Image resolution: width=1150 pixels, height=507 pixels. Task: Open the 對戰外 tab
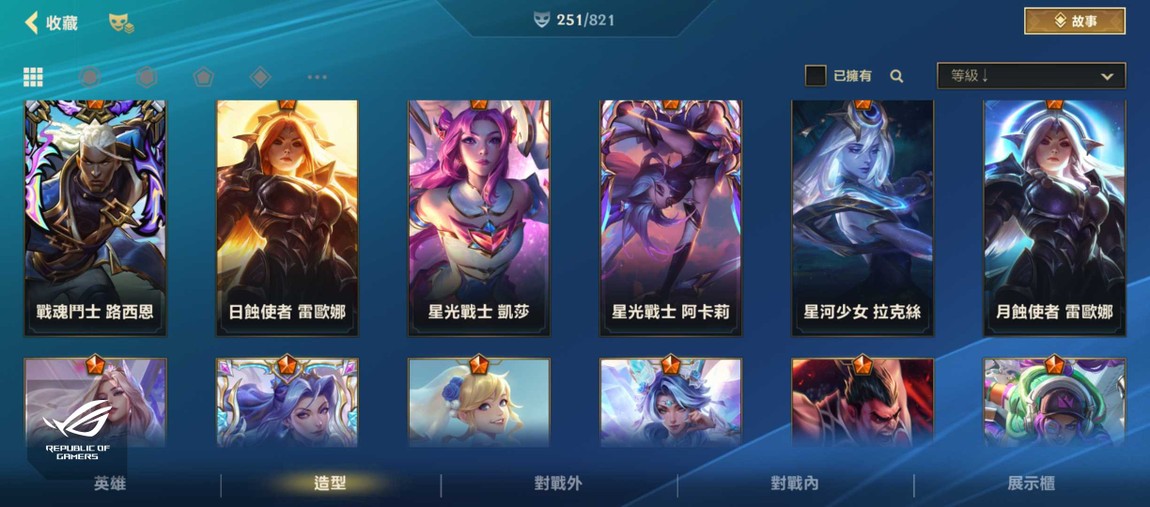558,484
